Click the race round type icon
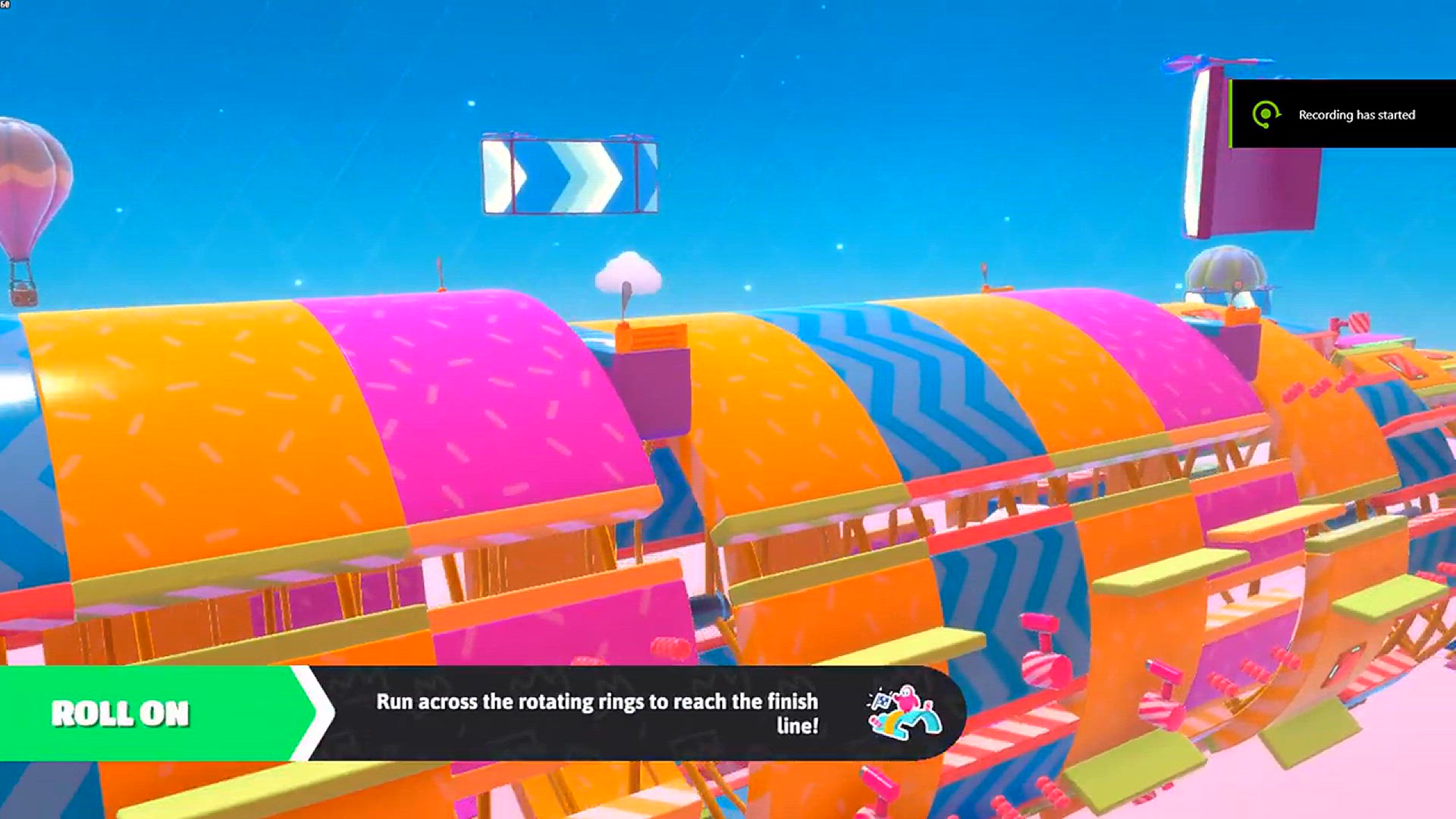Image resolution: width=1456 pixels, height=819 pixels. 904,713
